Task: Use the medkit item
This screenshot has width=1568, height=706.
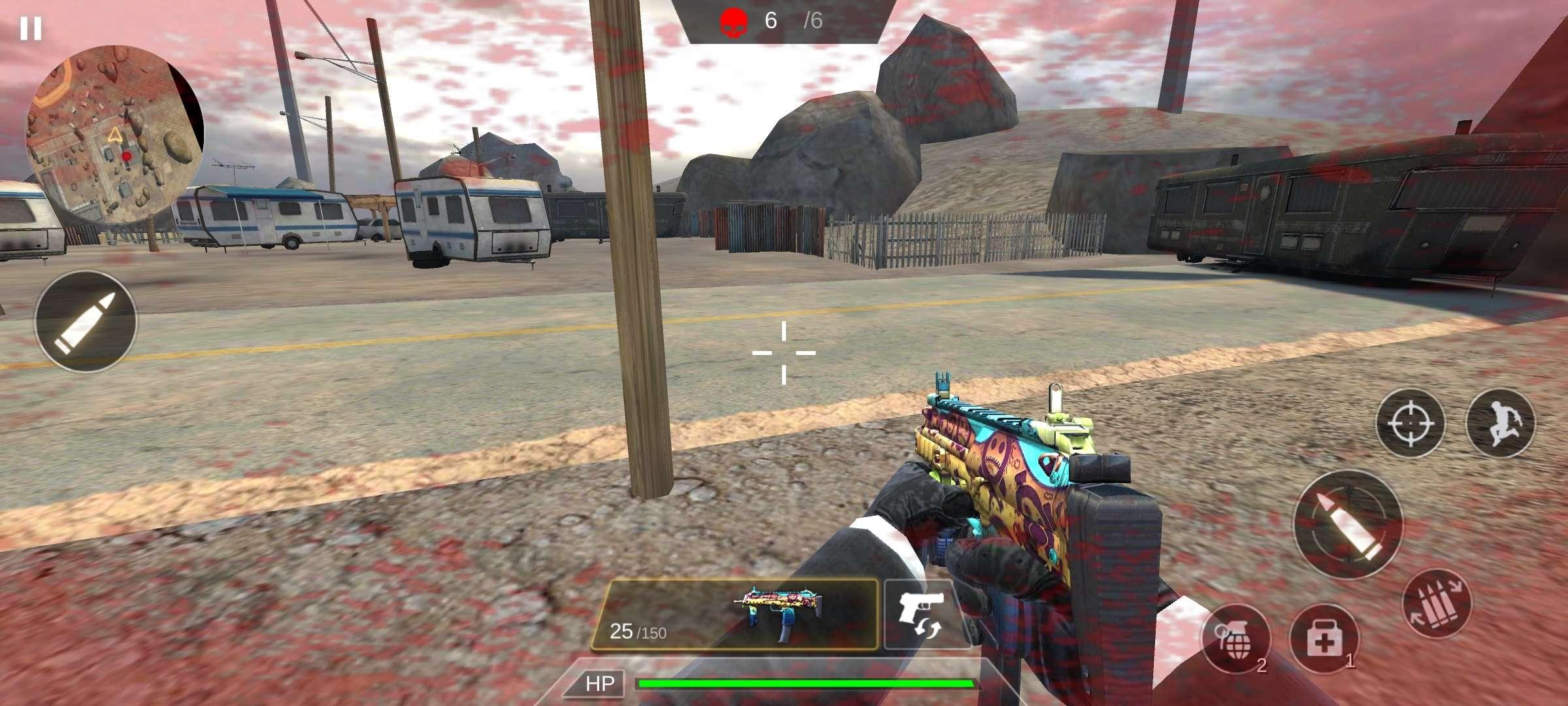Action: point(1324,639)
